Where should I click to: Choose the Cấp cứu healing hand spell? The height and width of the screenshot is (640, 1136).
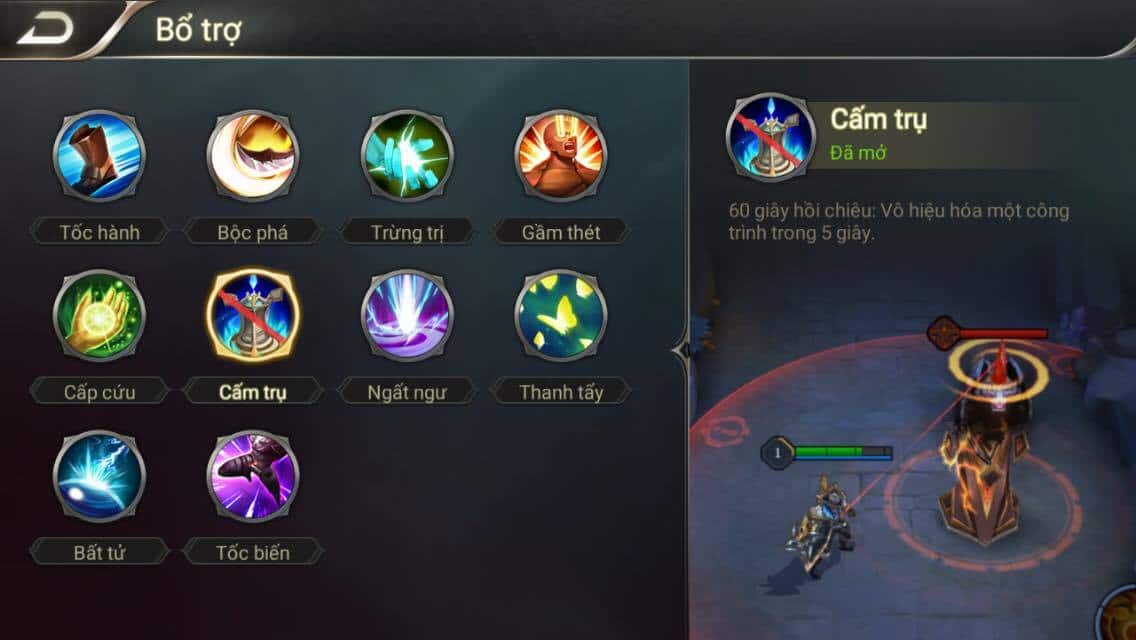click(99, 316)
